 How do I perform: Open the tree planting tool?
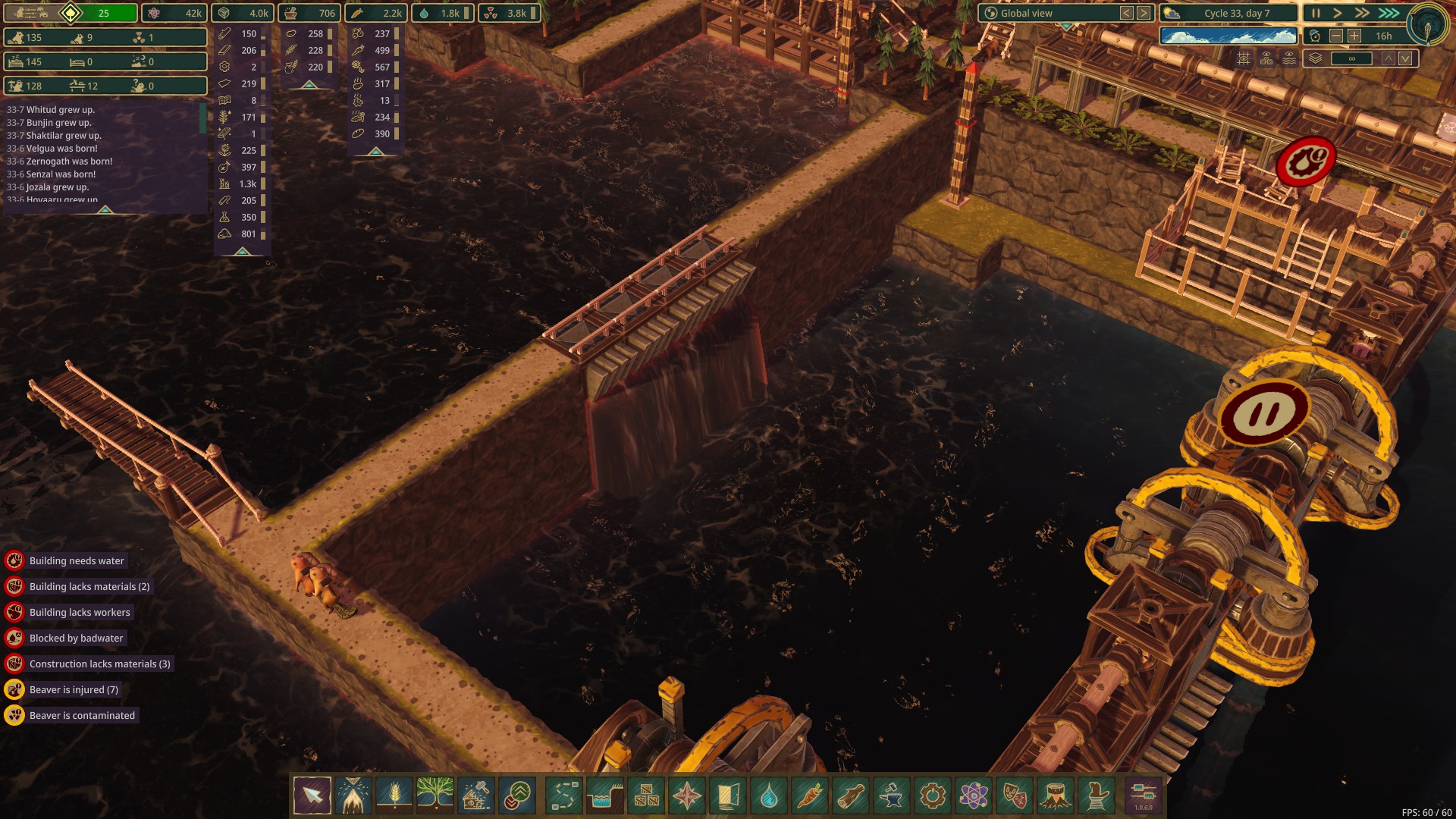tap(435, 795)
